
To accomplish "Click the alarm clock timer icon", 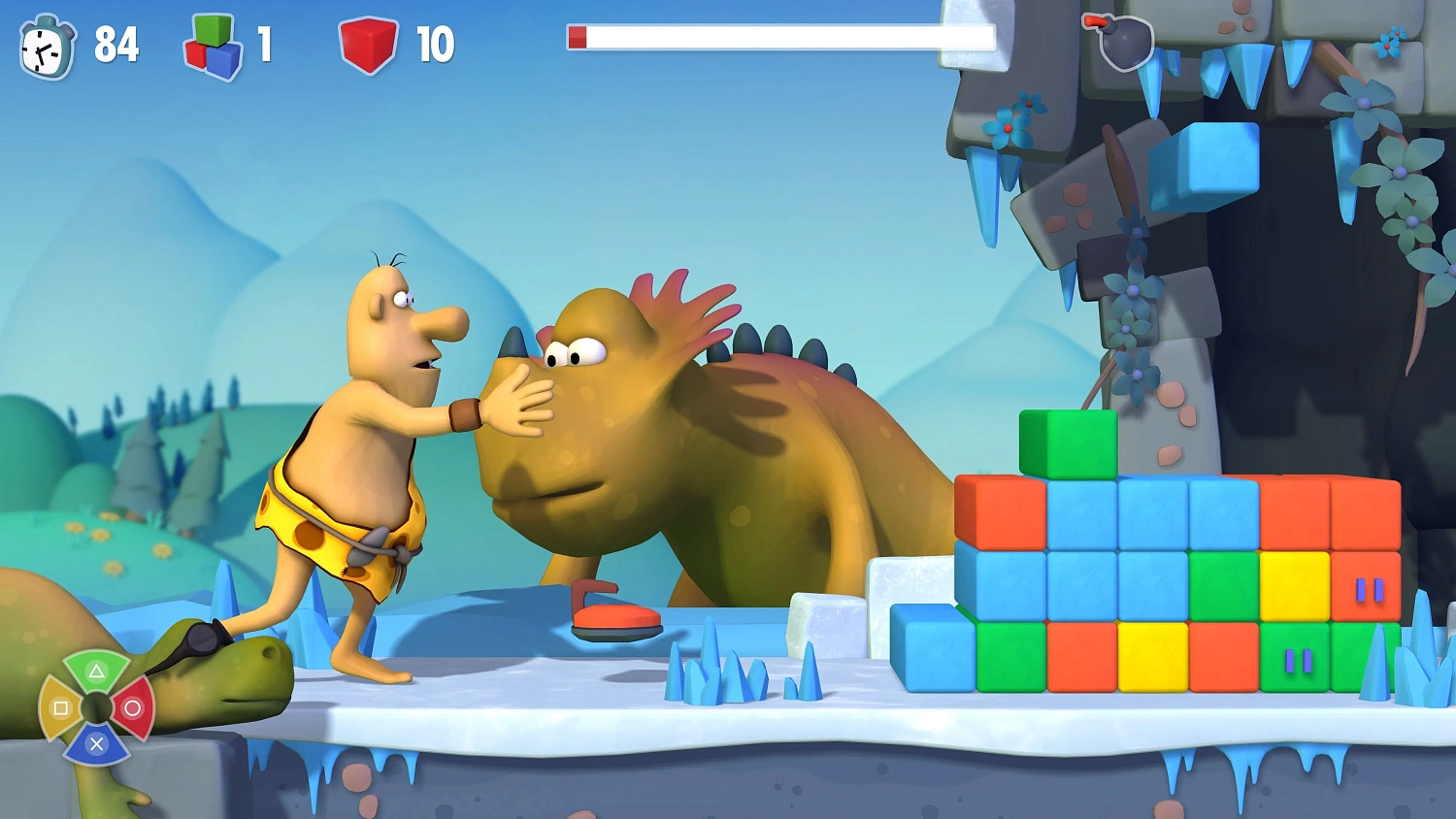I will click(47, 47).
